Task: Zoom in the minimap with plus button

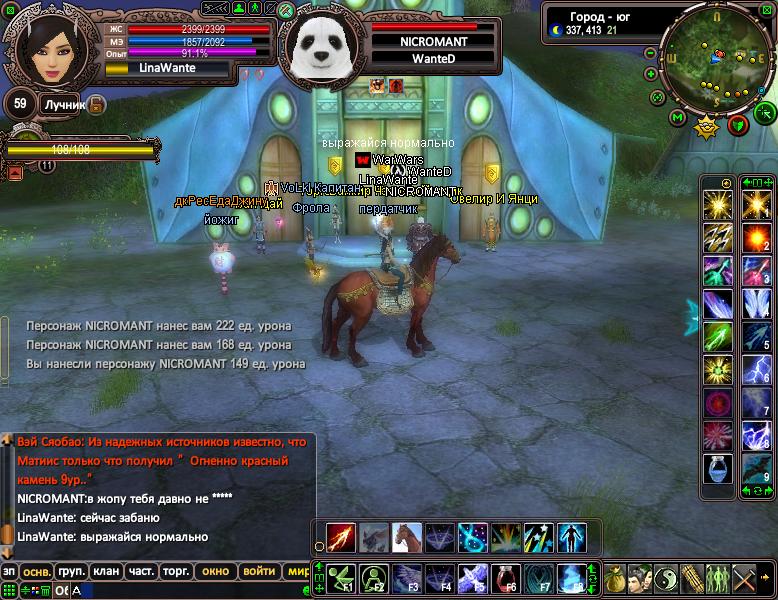Action: tap(651, 75)
